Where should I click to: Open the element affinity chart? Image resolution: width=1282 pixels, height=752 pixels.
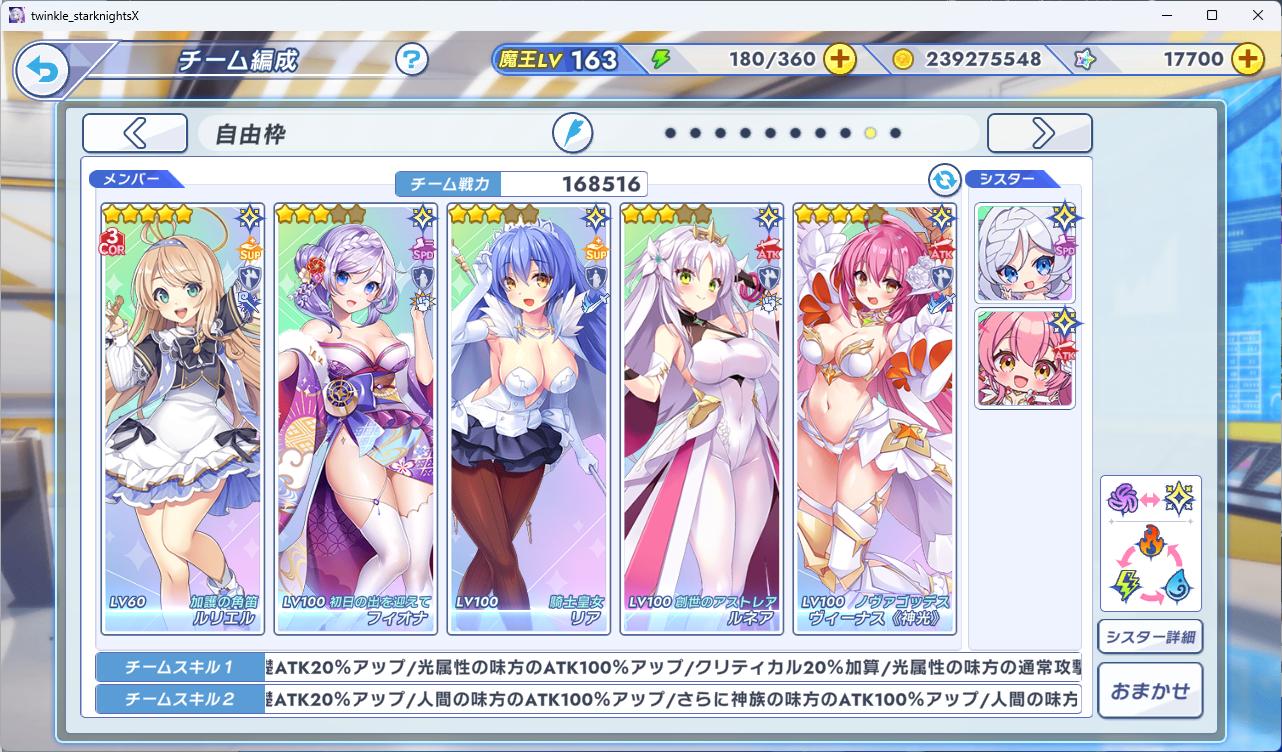click(1150, 543)
